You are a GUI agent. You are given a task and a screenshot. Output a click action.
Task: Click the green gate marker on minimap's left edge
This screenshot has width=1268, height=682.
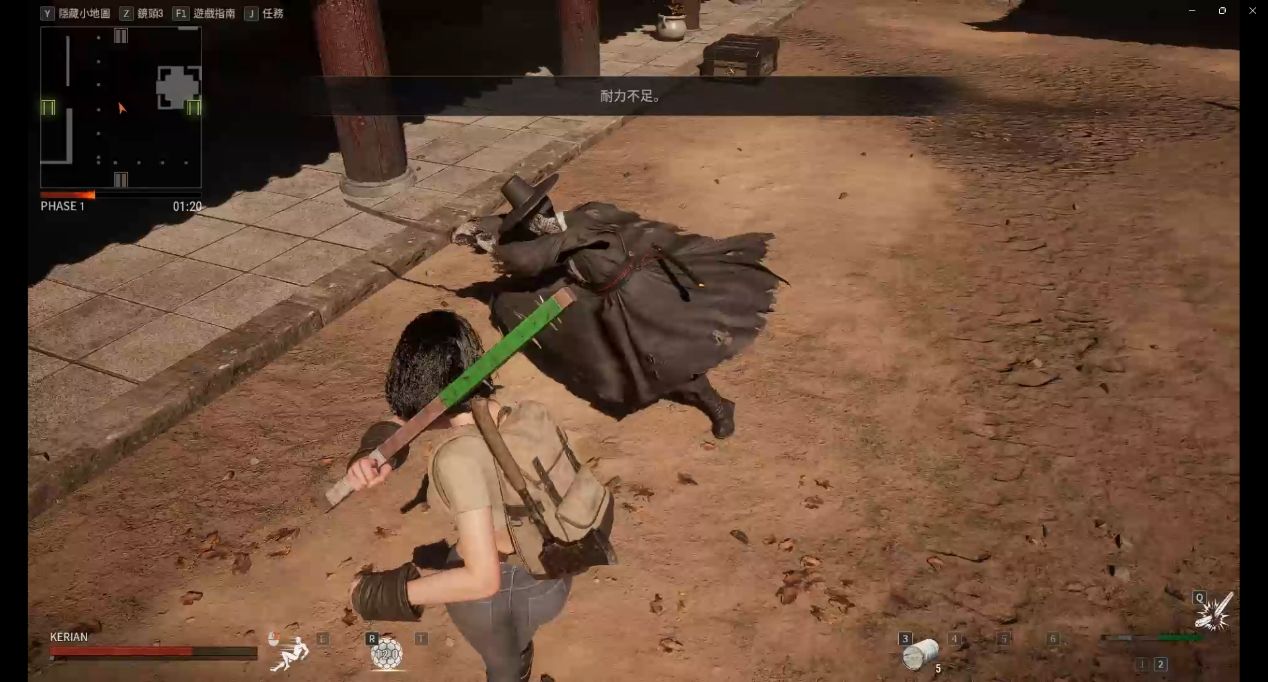click(48, 107)
